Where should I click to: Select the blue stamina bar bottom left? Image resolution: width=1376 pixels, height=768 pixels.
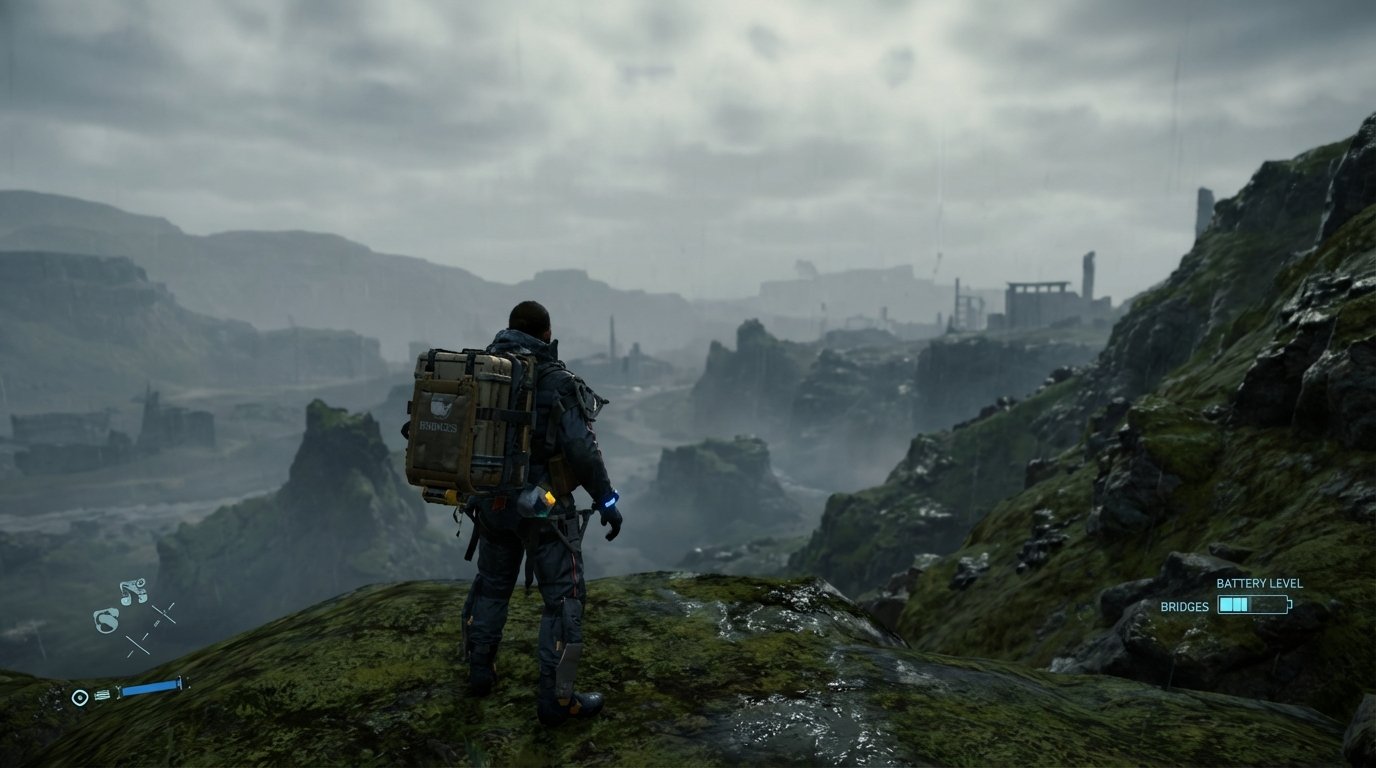click(150, 687)
